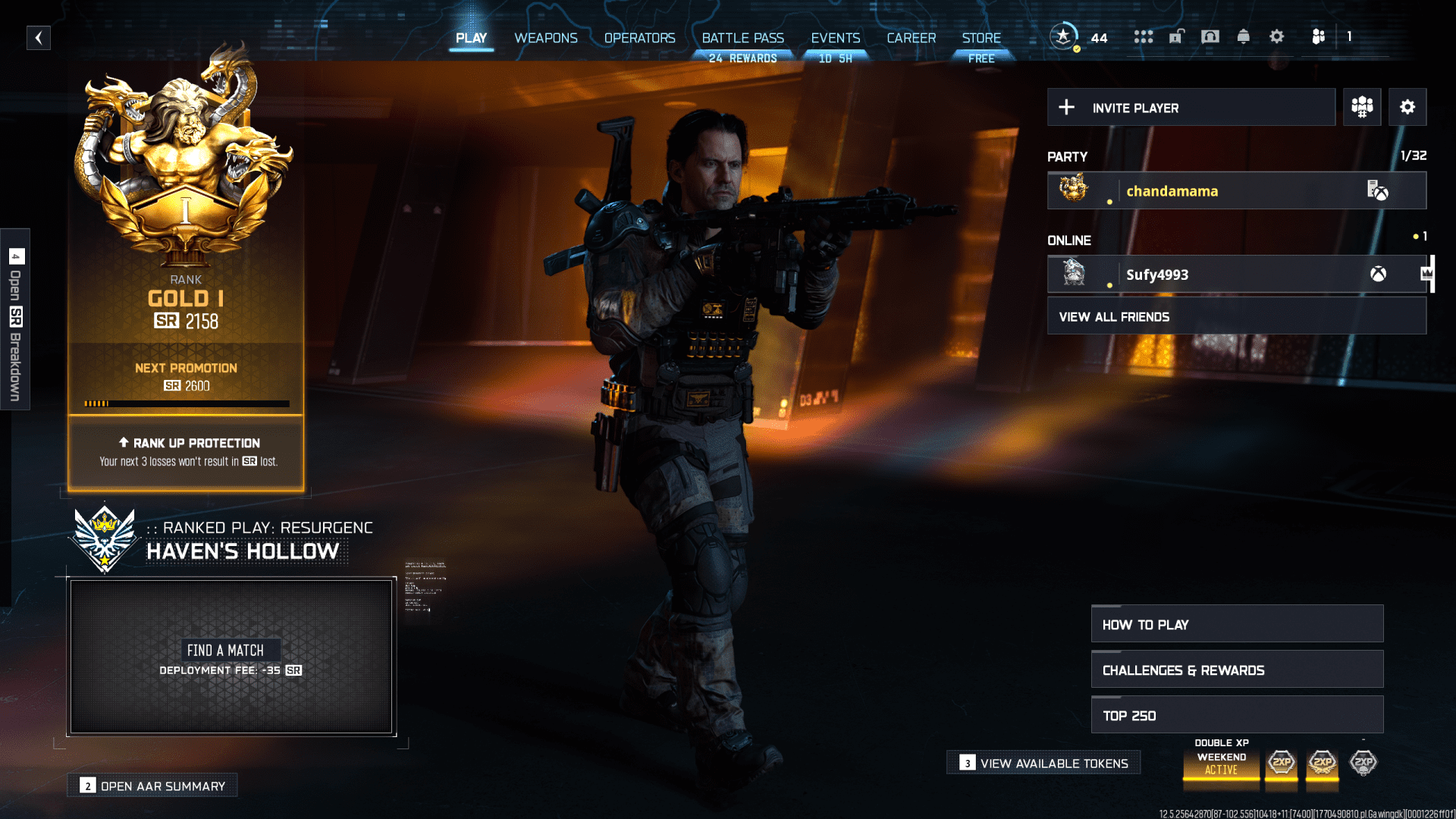Switch to the Weapons tab
Viewport: 1456px width, 819px height.
pos(545,38)
